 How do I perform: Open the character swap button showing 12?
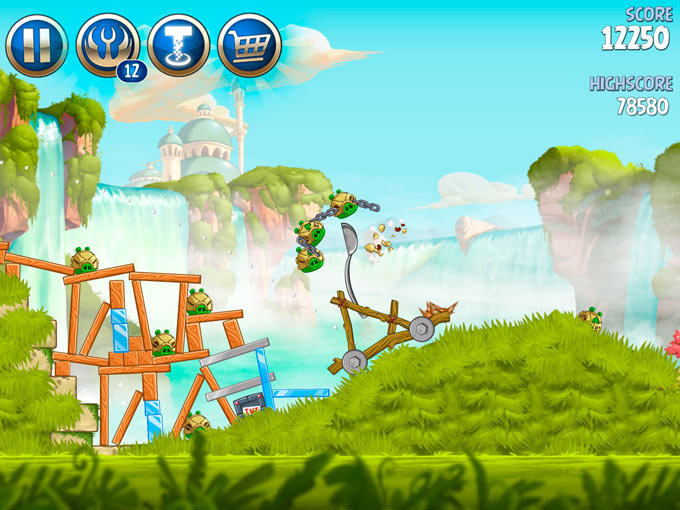107,45
